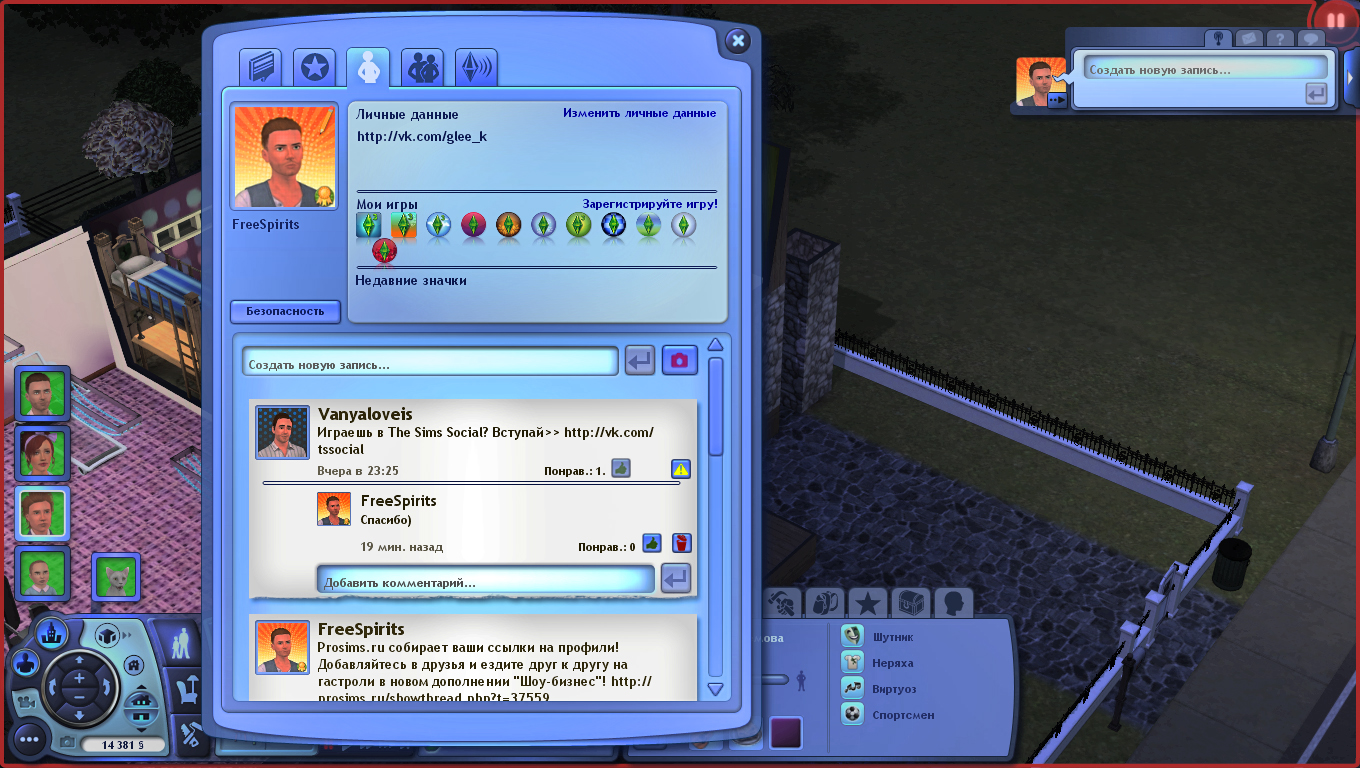
Task: Like the Vanyaloveis post with thumbs-up
Action: point(621,468)
